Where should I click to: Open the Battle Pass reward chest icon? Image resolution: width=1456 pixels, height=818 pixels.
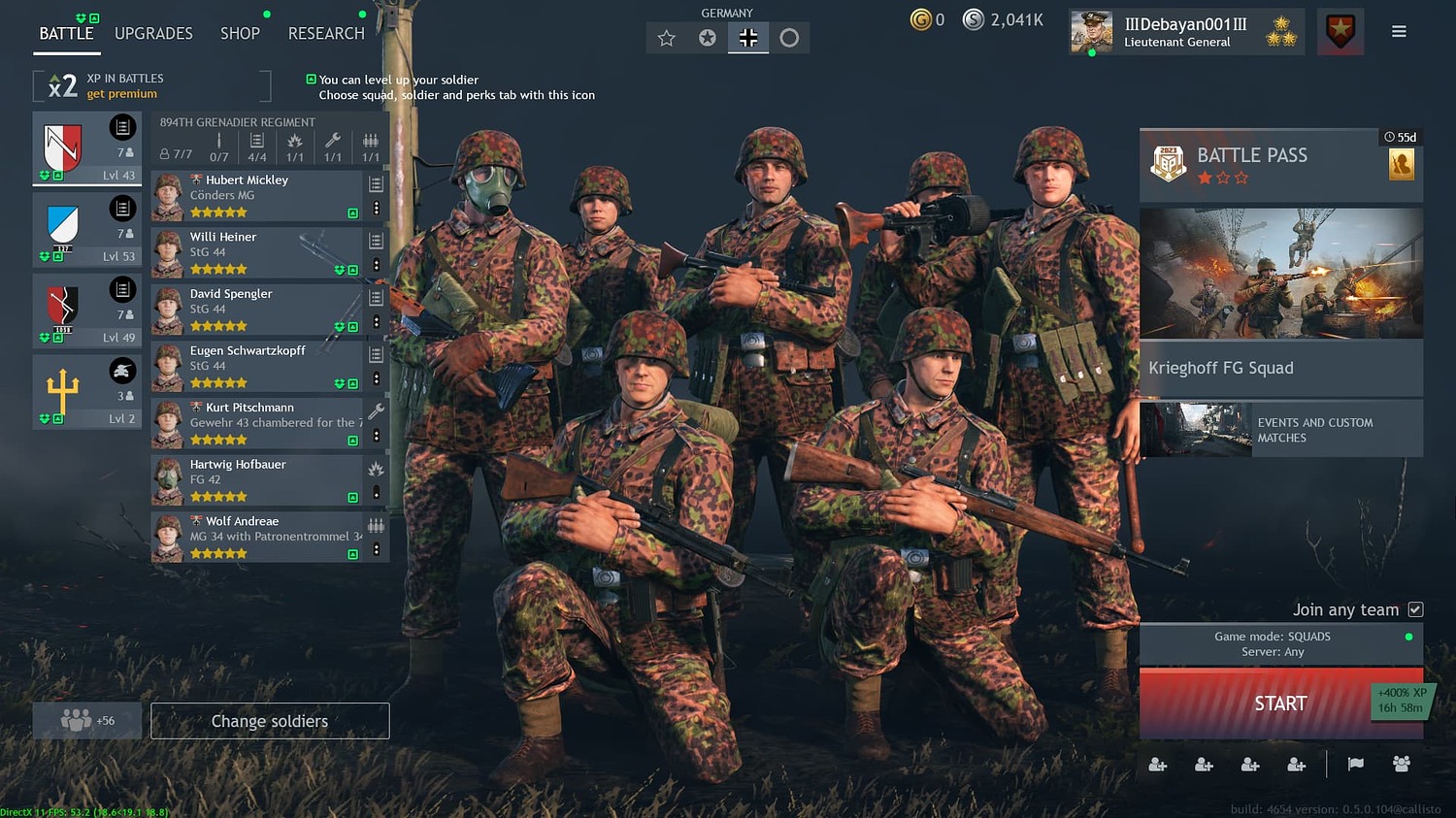1402,164
